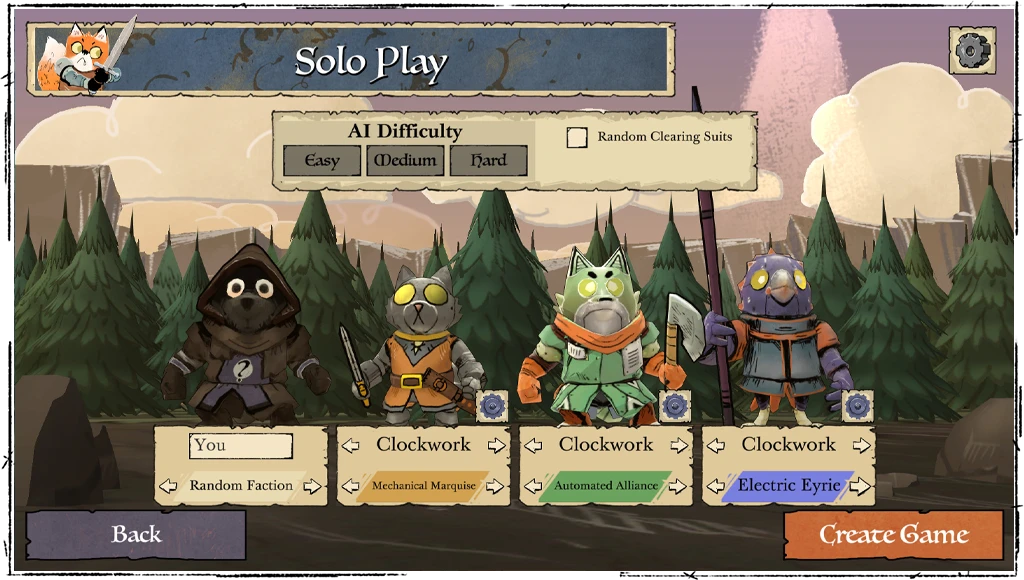Choose Medium AI difficulty
The width and height of the screenshot is (1024, 580).
click(x=405, y=161)
